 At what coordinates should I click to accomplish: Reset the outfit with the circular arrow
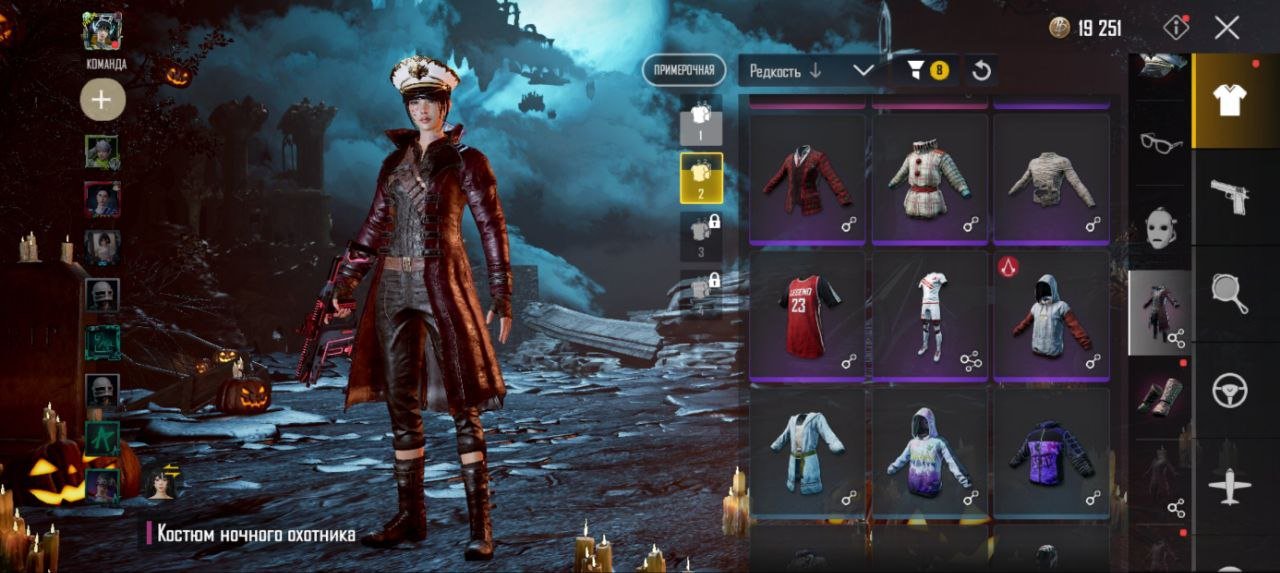pyautogui.click(x=982, y=70)
